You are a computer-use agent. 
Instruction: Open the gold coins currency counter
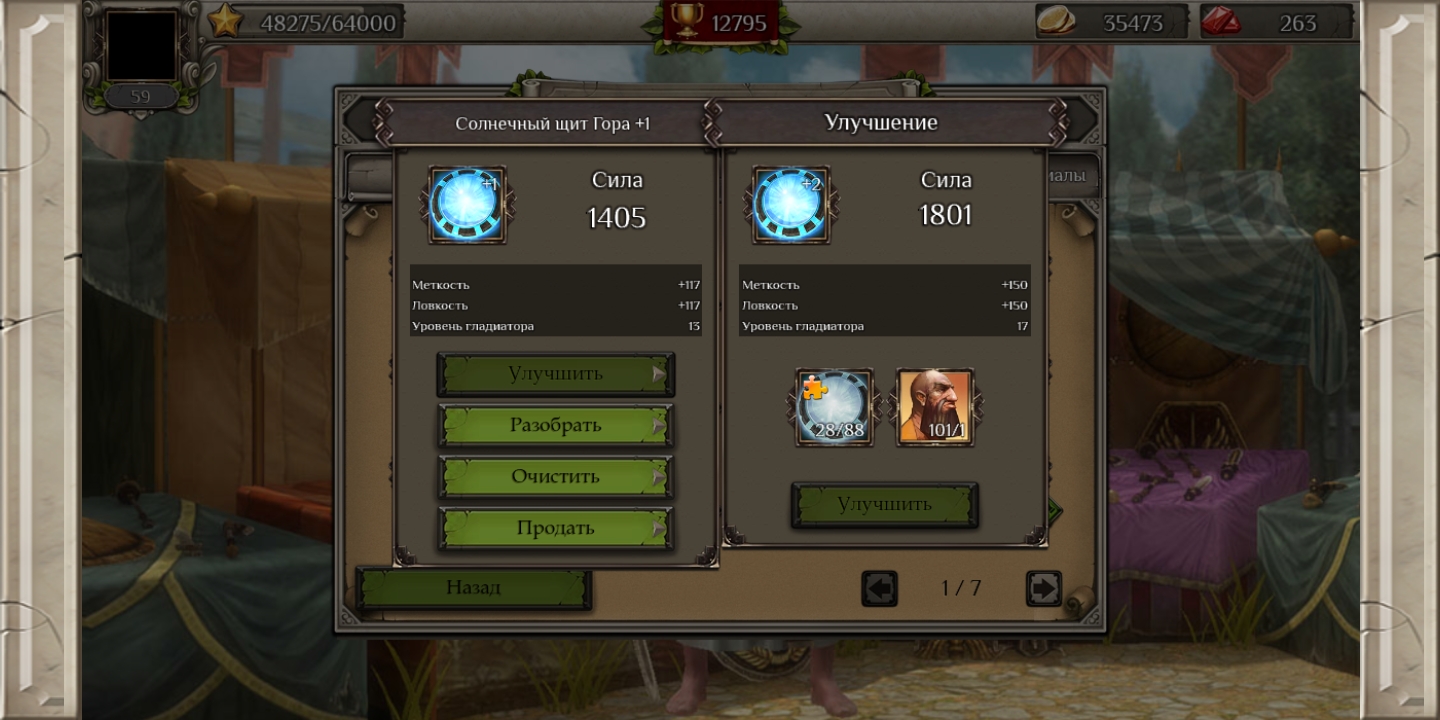click(x=1112, y=22)
